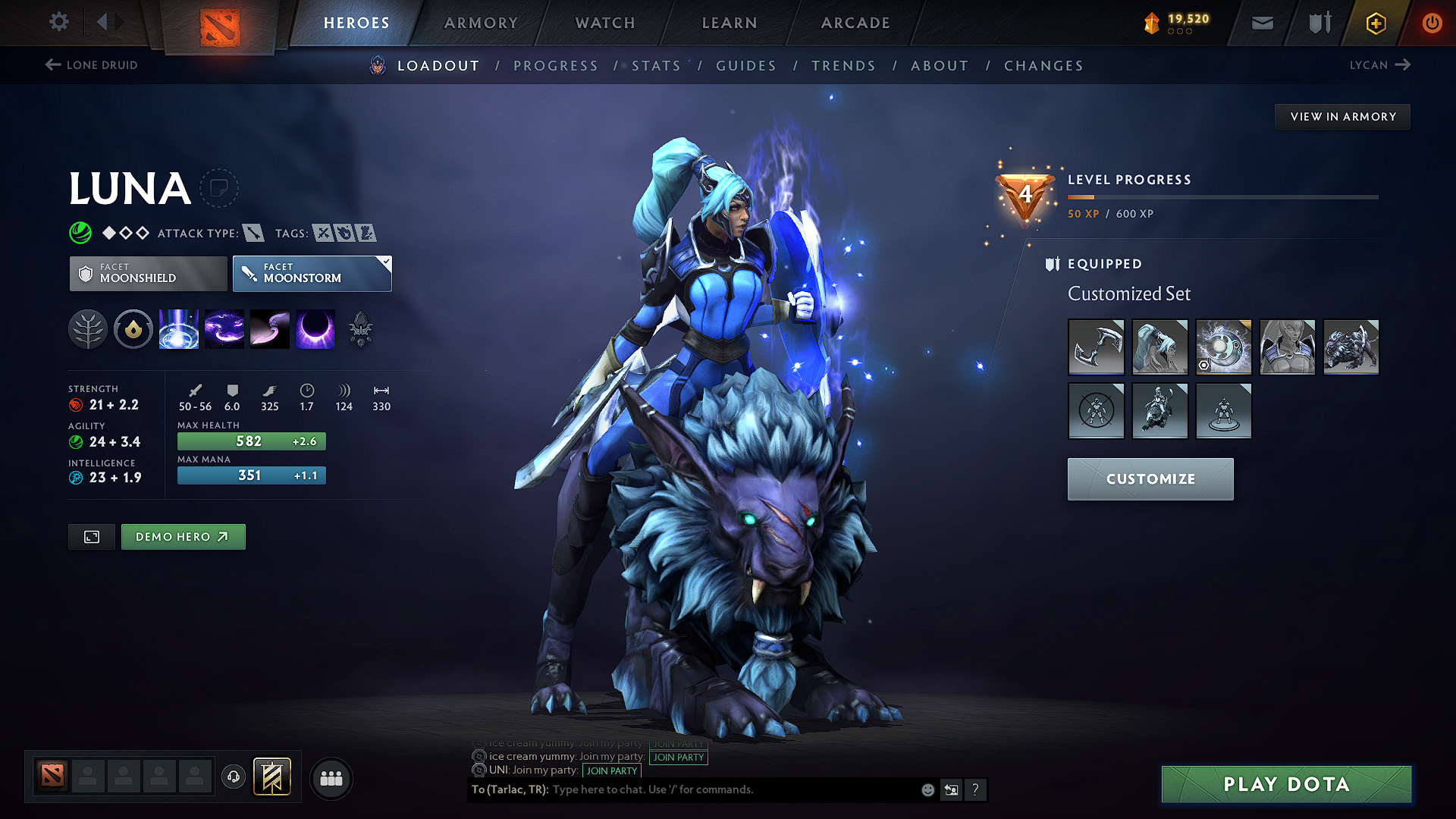The image size is (1456, 819).
Task: Open the mail notifications icon in the top bar
Action: 1261,22
